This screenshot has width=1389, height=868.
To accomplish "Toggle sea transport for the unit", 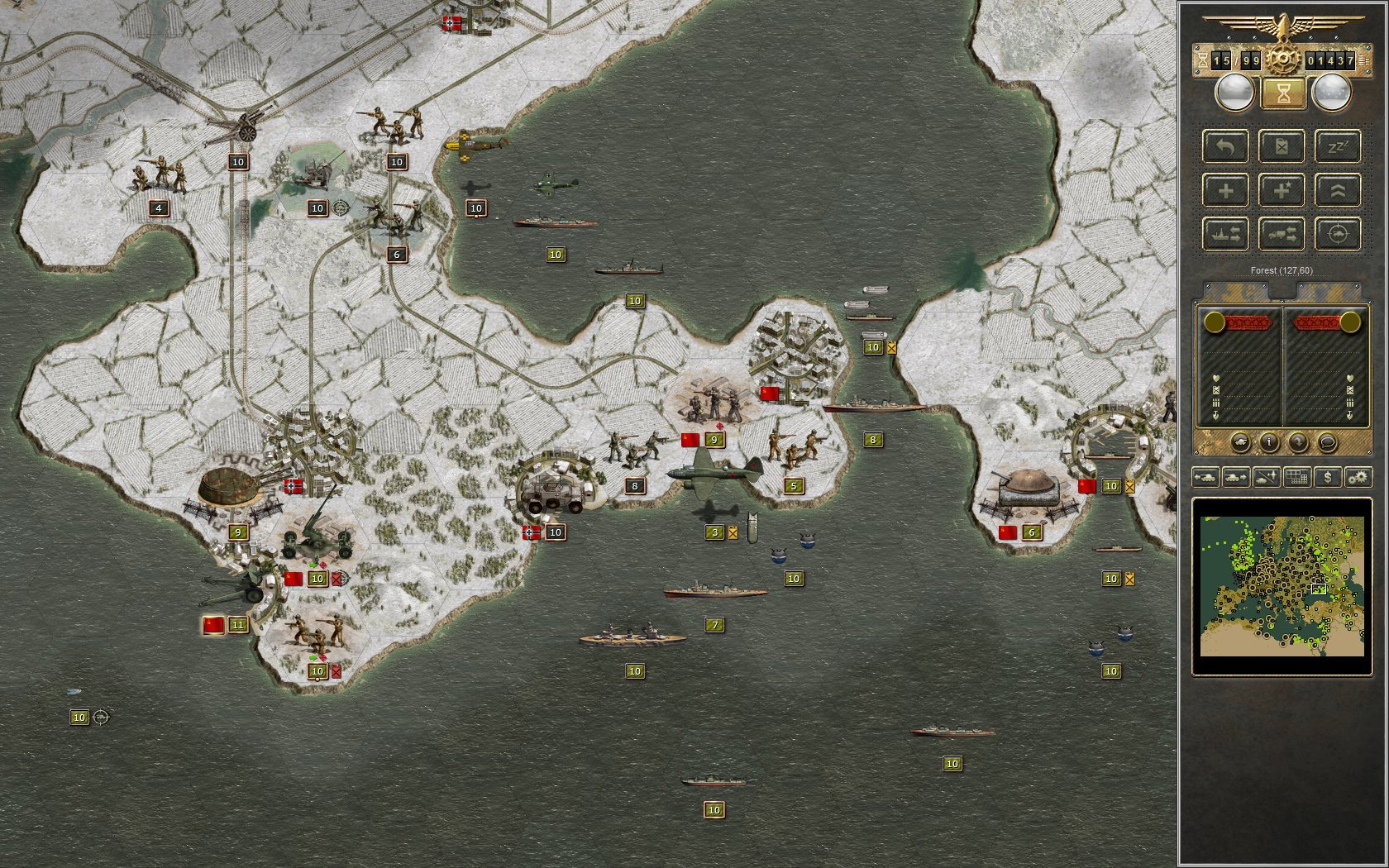I will click(x=1226, y=234).
